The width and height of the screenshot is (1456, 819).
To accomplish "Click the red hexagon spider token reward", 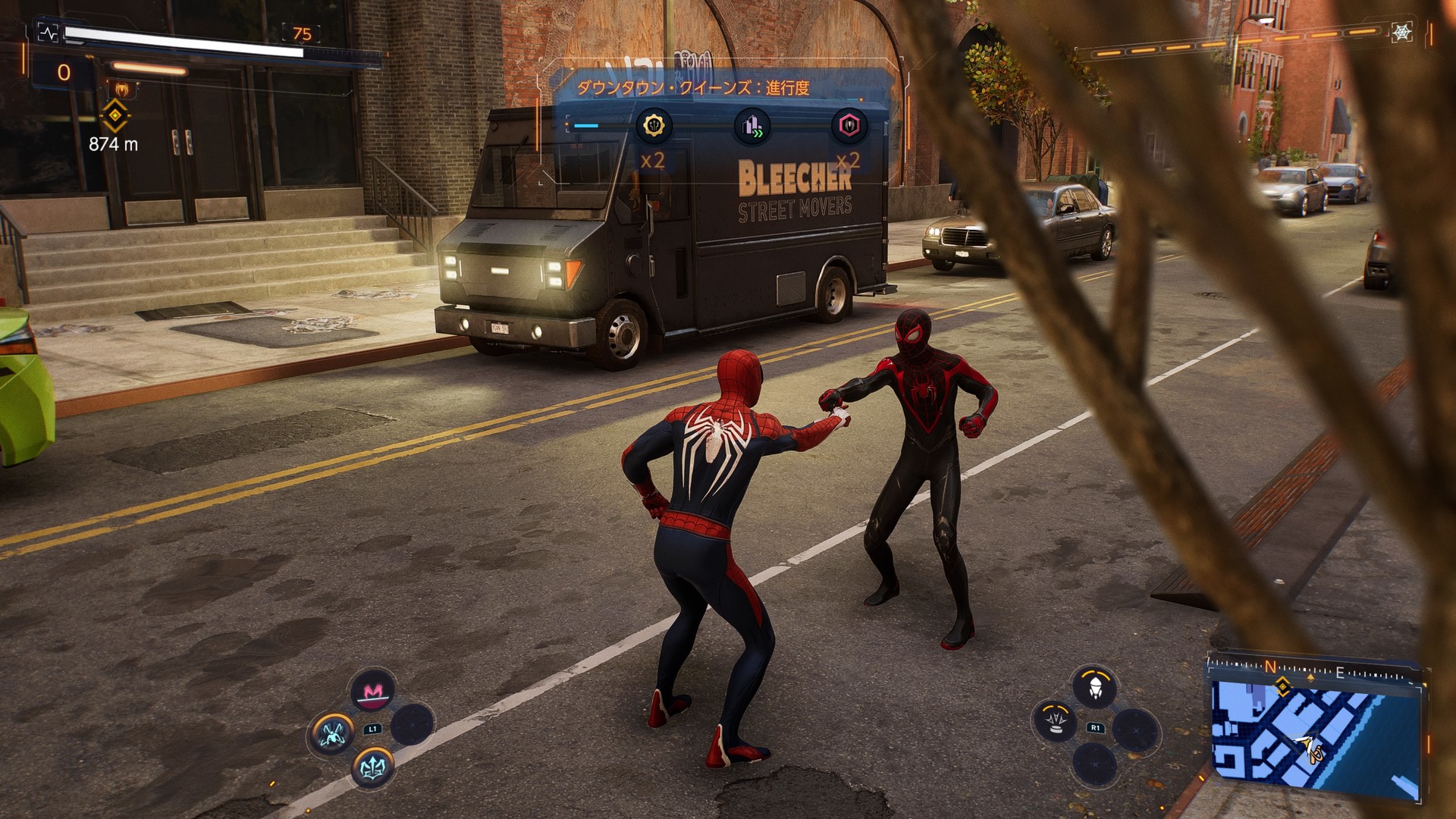I will coord(849,125).
